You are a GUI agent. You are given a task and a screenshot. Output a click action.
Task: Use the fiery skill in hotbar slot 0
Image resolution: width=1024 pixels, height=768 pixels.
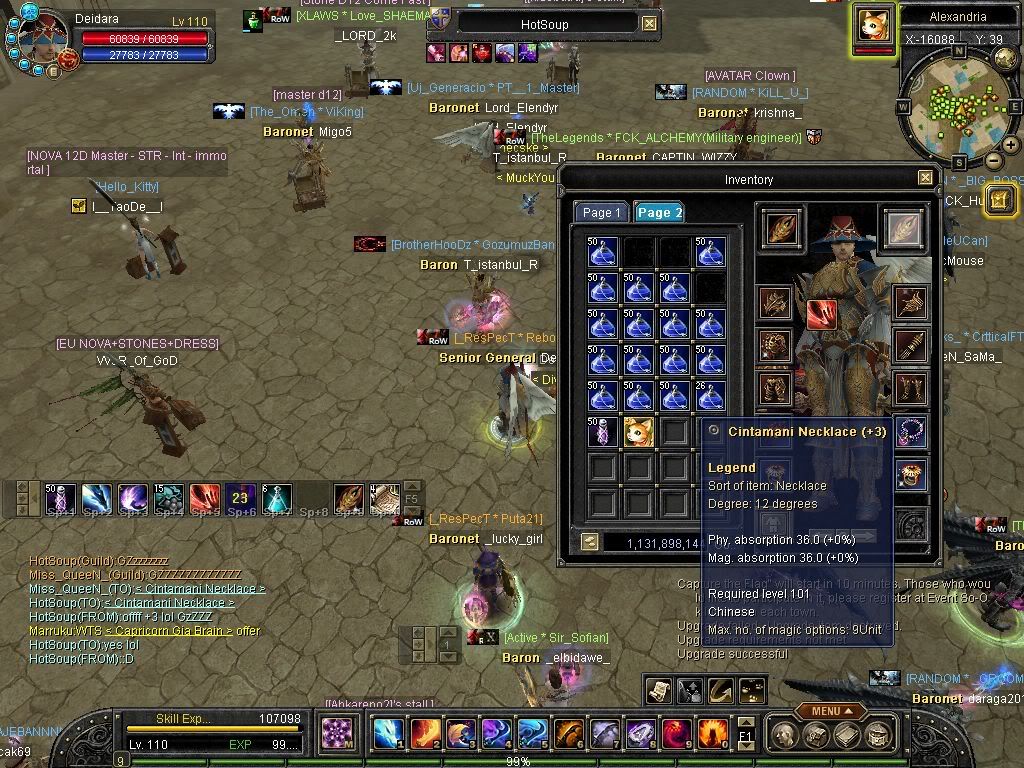pos(712,733)
